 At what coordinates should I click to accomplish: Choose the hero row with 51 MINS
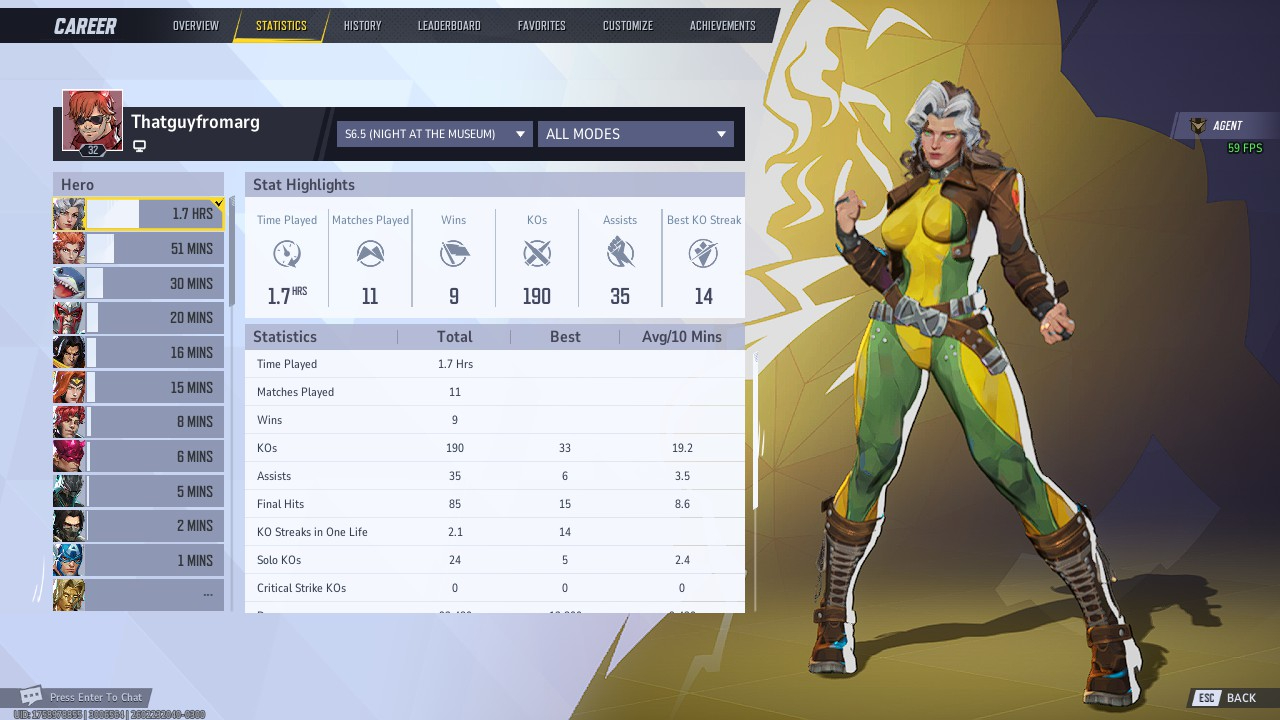[x=139, y=249]
